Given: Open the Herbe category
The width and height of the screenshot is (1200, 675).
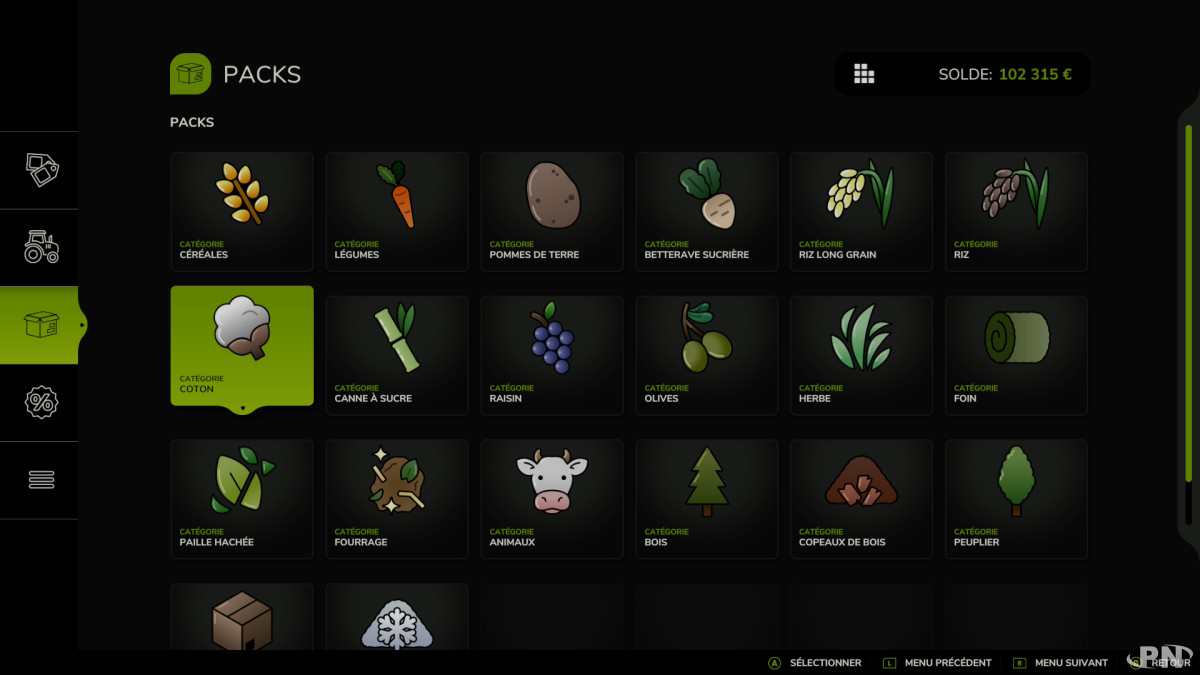Looking at the screenshot, I should 861,355.
